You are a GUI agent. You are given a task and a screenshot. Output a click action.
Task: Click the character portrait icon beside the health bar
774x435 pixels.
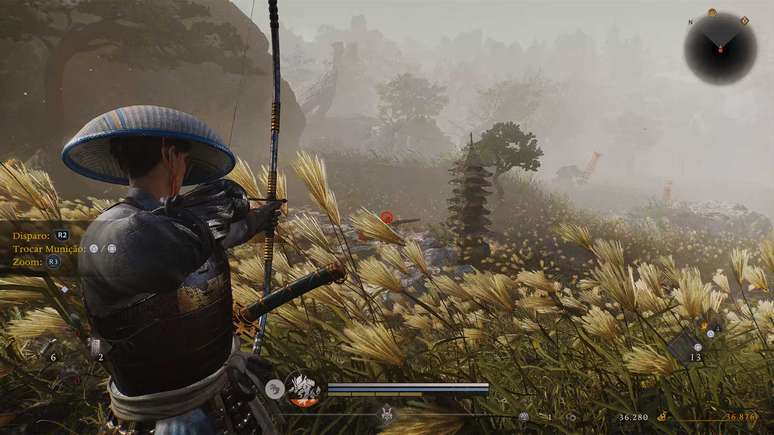[302, 388]
